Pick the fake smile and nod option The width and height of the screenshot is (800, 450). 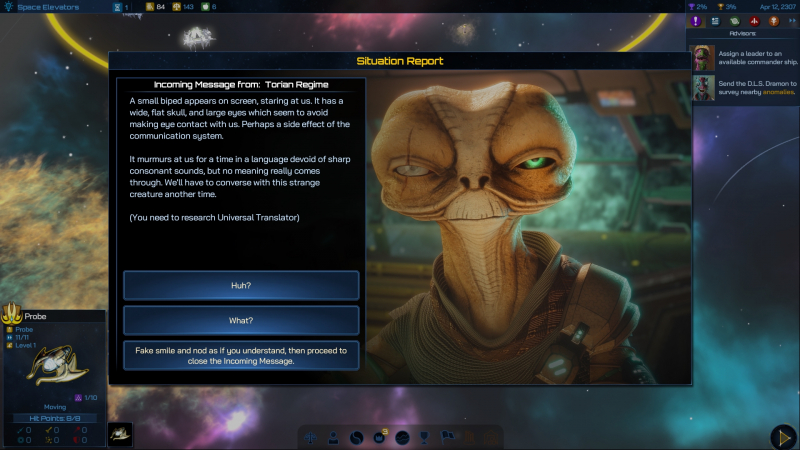pyautogui.click(x=241, y=355)
